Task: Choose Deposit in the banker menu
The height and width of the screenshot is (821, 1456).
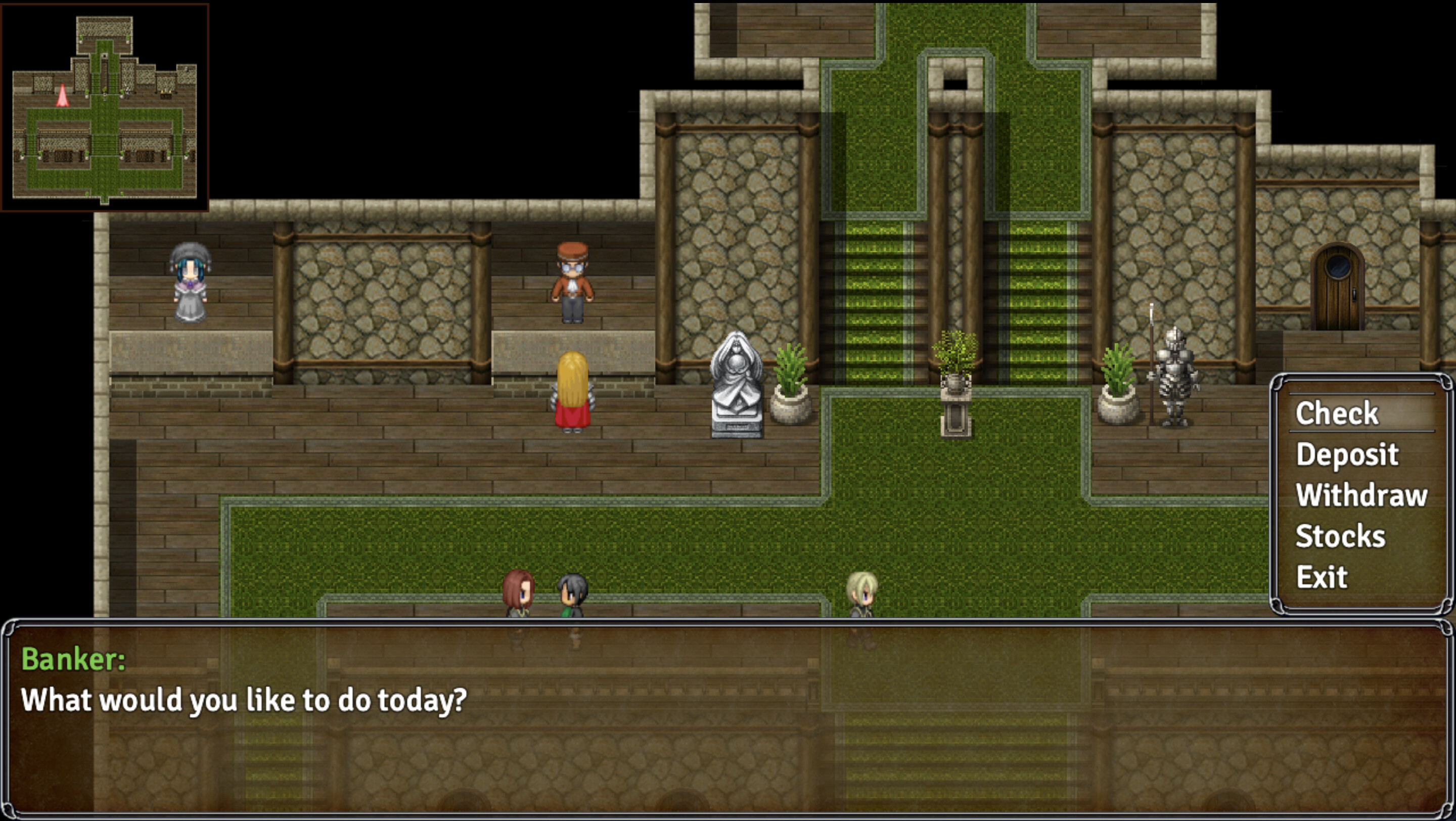Action: [1348, 454]
